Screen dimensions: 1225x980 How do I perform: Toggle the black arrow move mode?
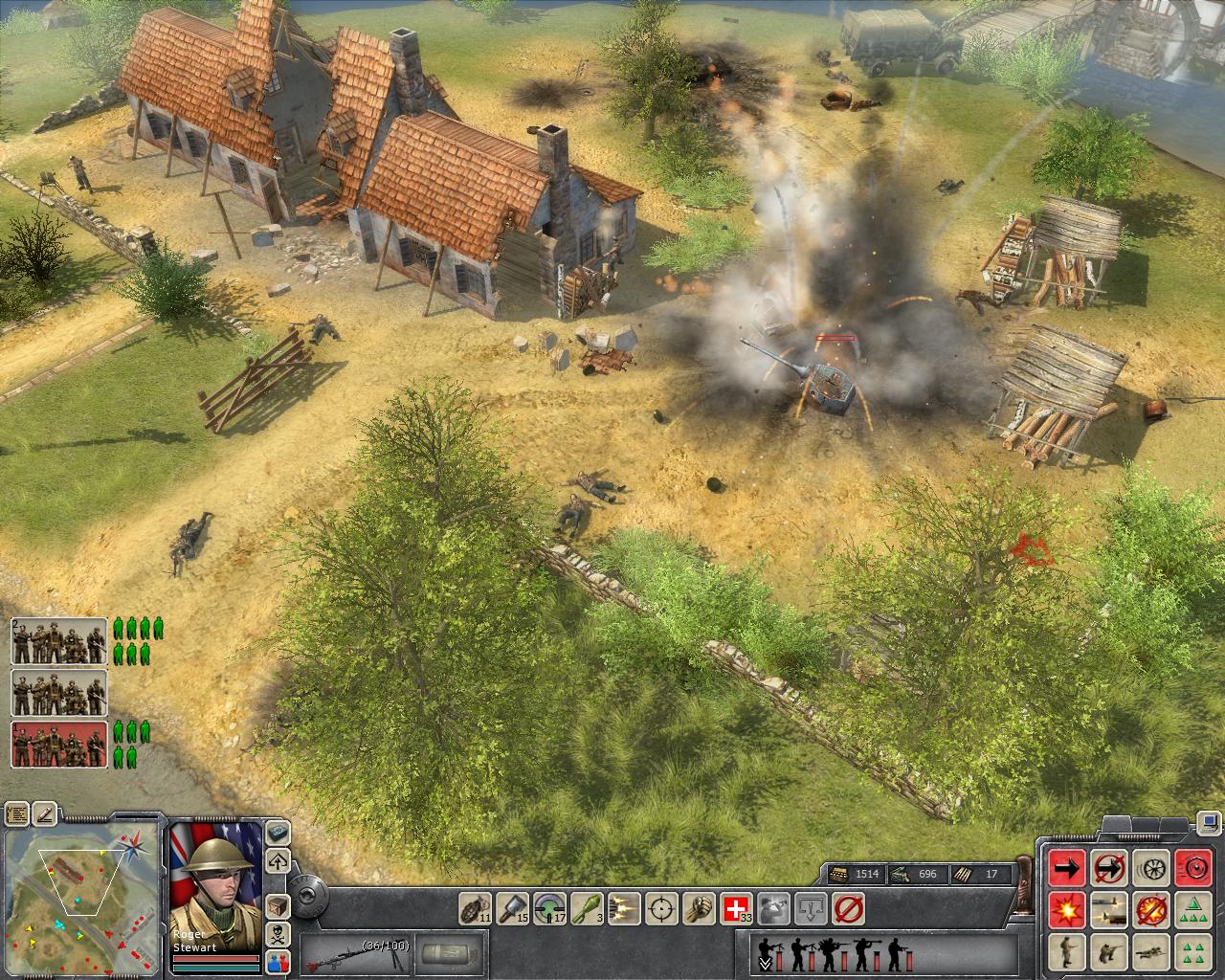[1067, 868]
